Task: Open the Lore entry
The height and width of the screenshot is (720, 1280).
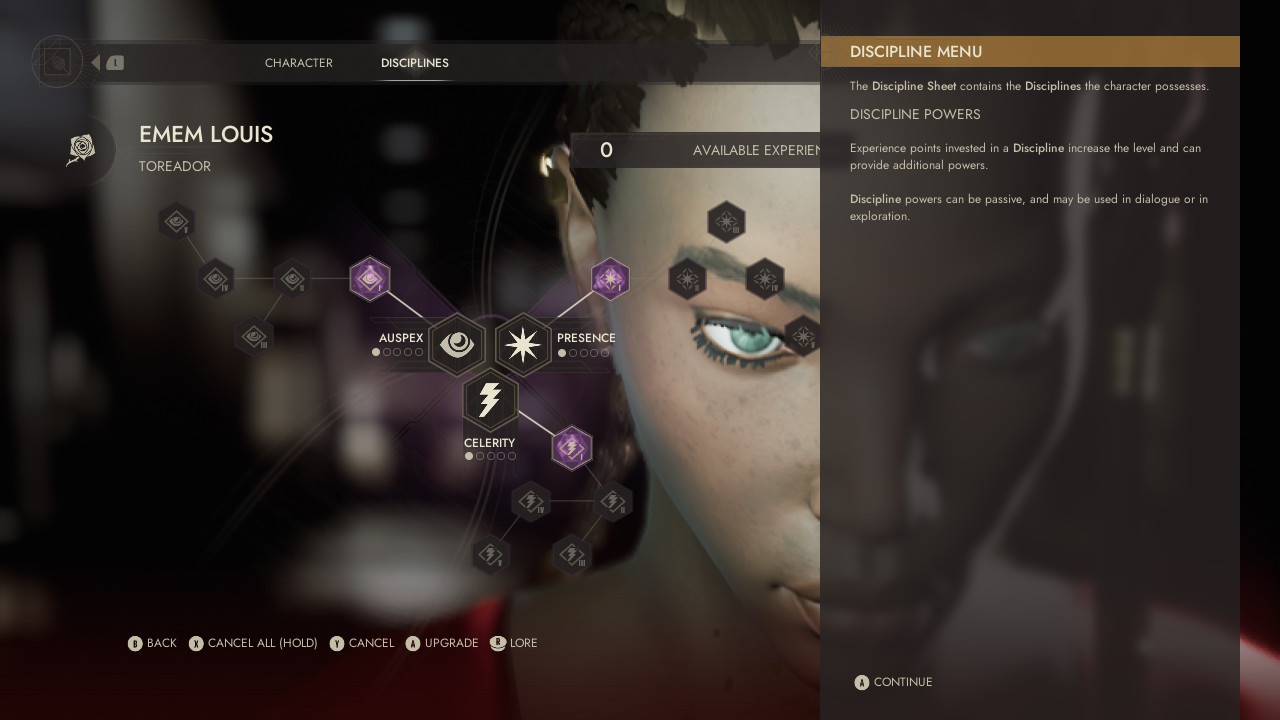Action: tap(514, 643)
